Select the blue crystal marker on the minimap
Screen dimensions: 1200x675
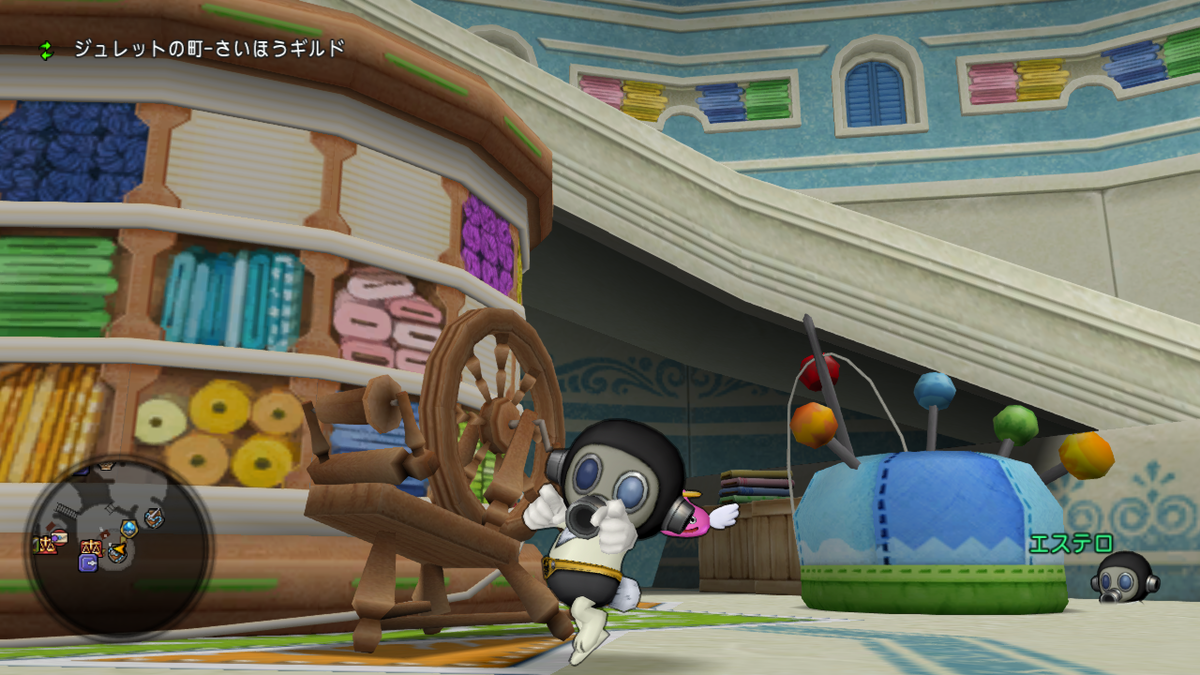(x=129, y=528)
